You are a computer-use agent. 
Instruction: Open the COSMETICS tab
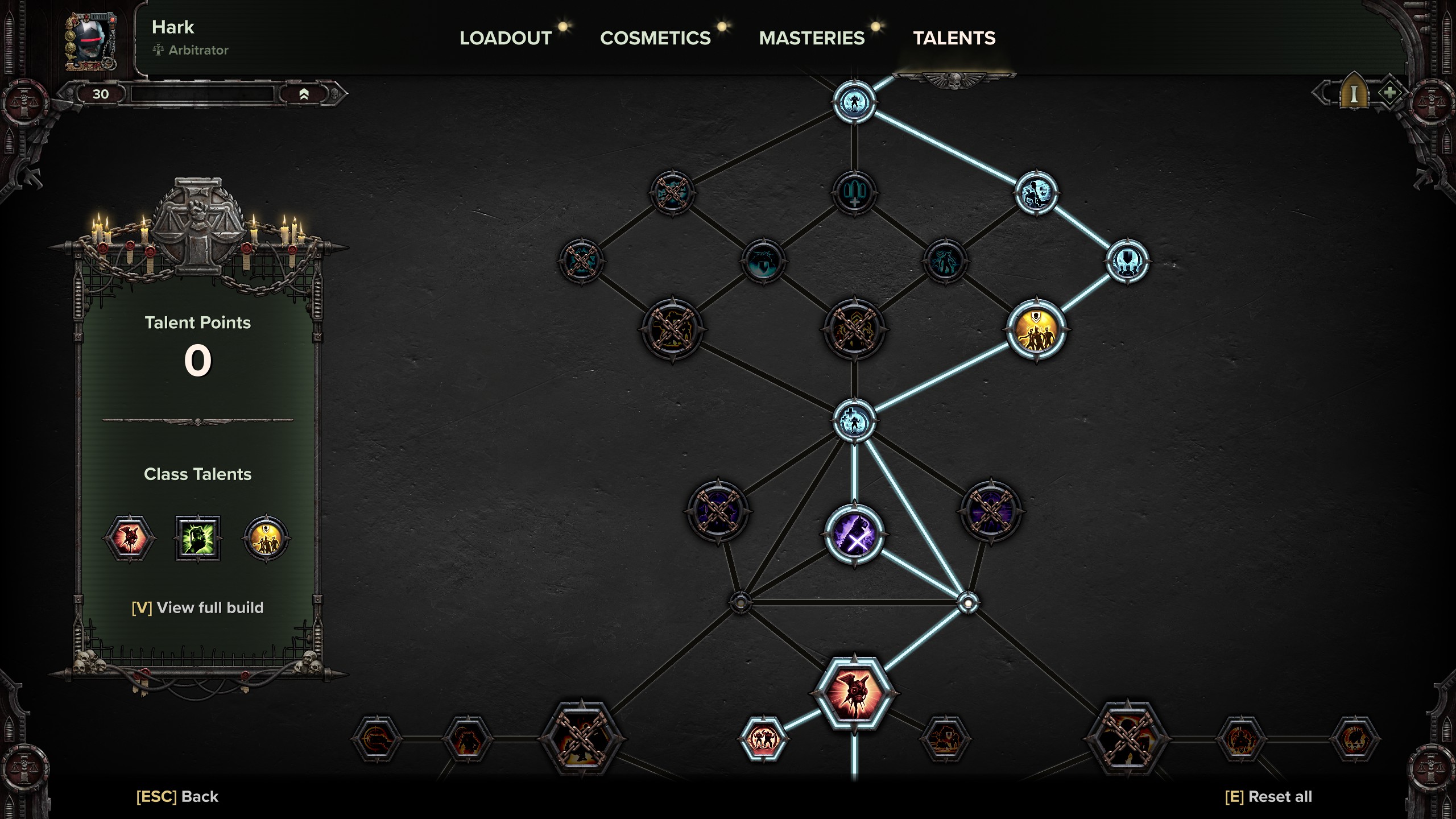tap(655, 39)
